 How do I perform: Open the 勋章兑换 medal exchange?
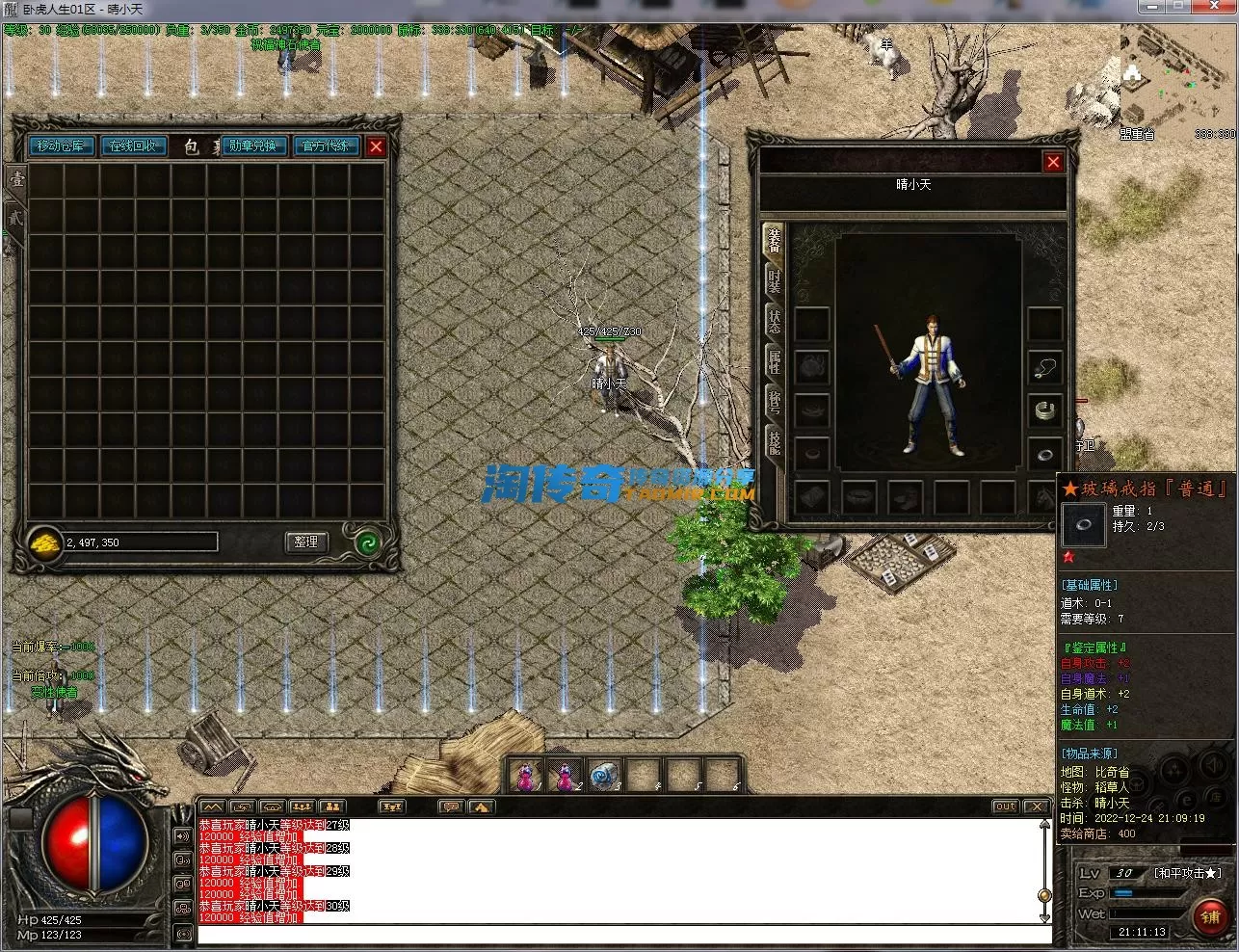pyautogui.click(x=253, y=146)
